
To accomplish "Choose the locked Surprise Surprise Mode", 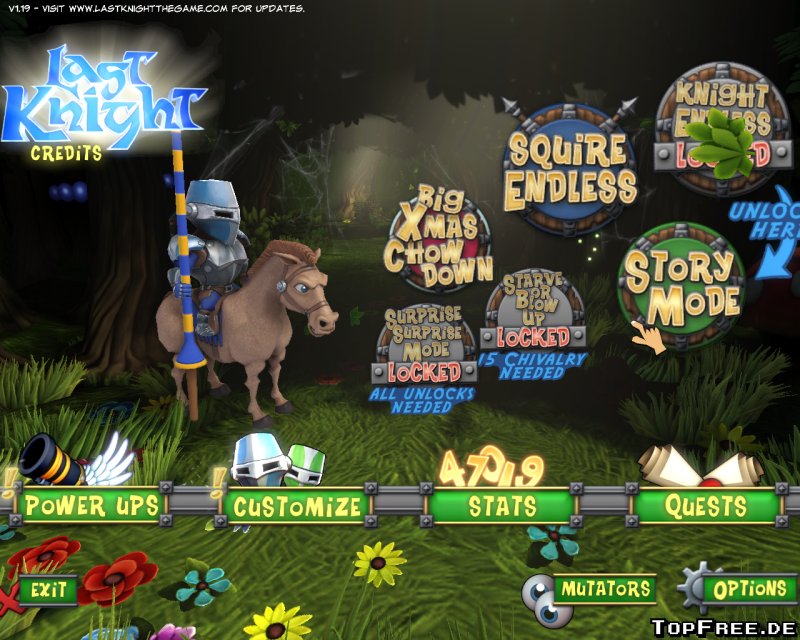I will [425, 346].
